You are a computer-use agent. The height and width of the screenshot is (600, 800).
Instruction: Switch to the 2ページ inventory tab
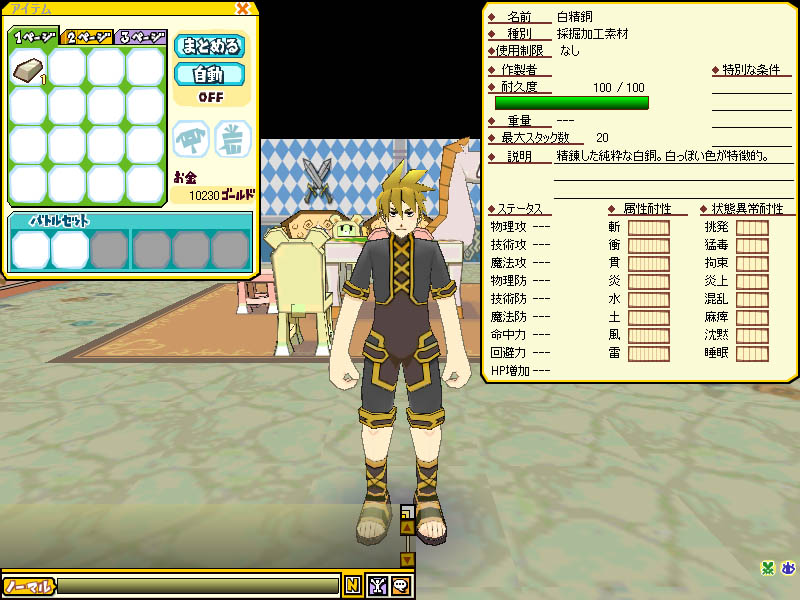87,37
